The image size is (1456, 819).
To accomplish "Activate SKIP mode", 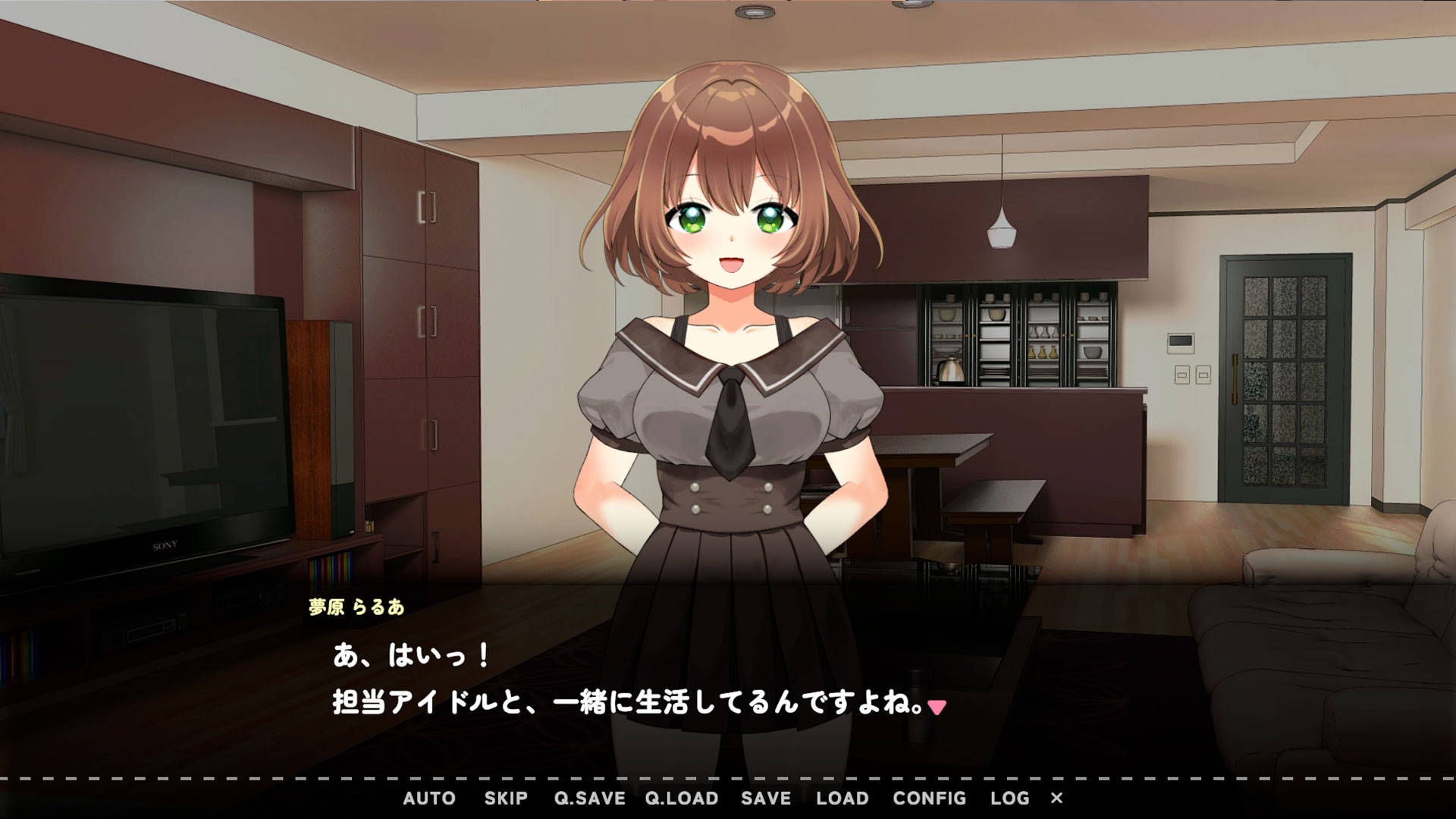I will [x=506, y=799].
